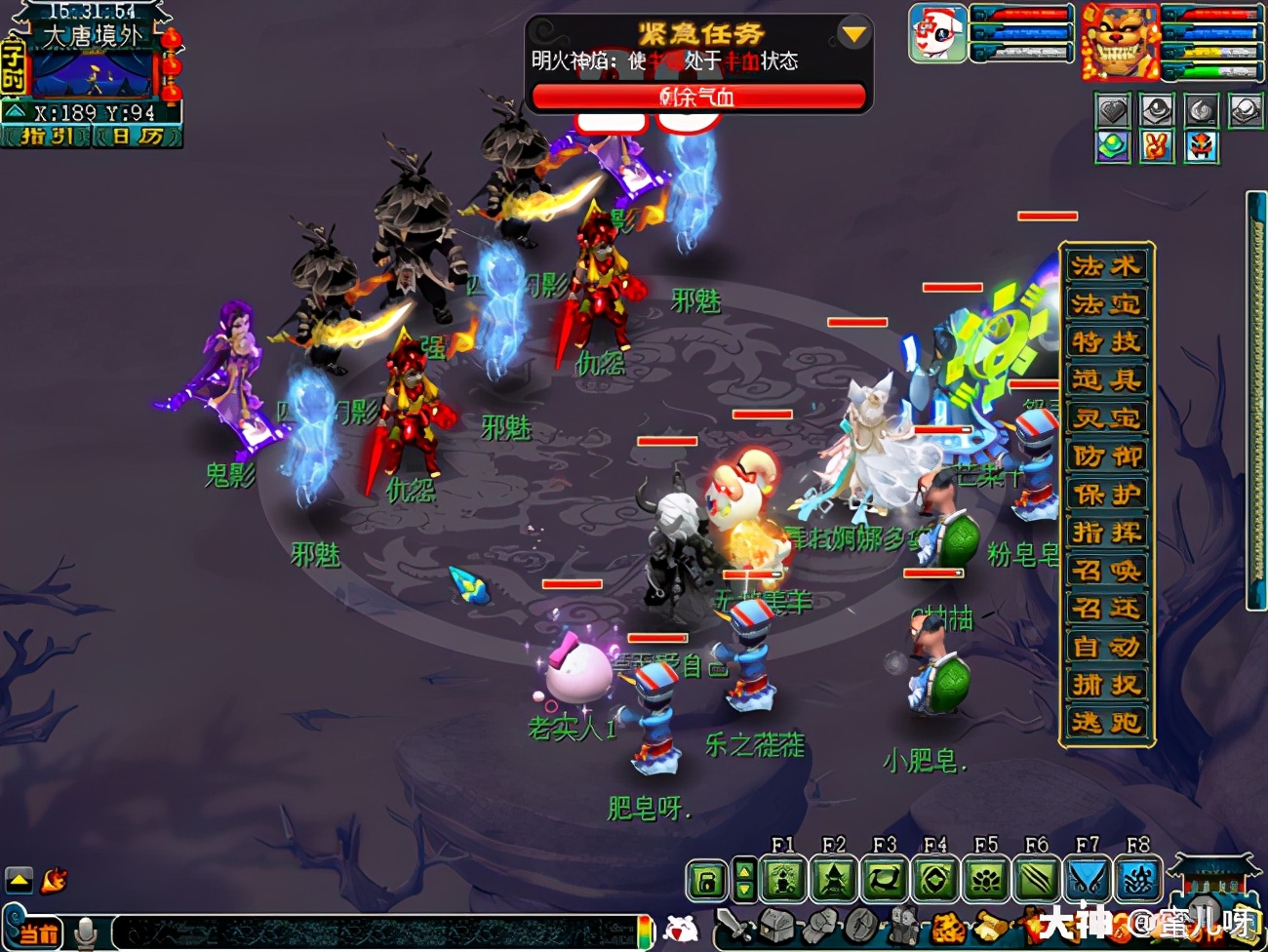This screenshot has width=1268, height=952.
Task: Select 逃跑 to flee the battle
Action: coord(1106,723)
